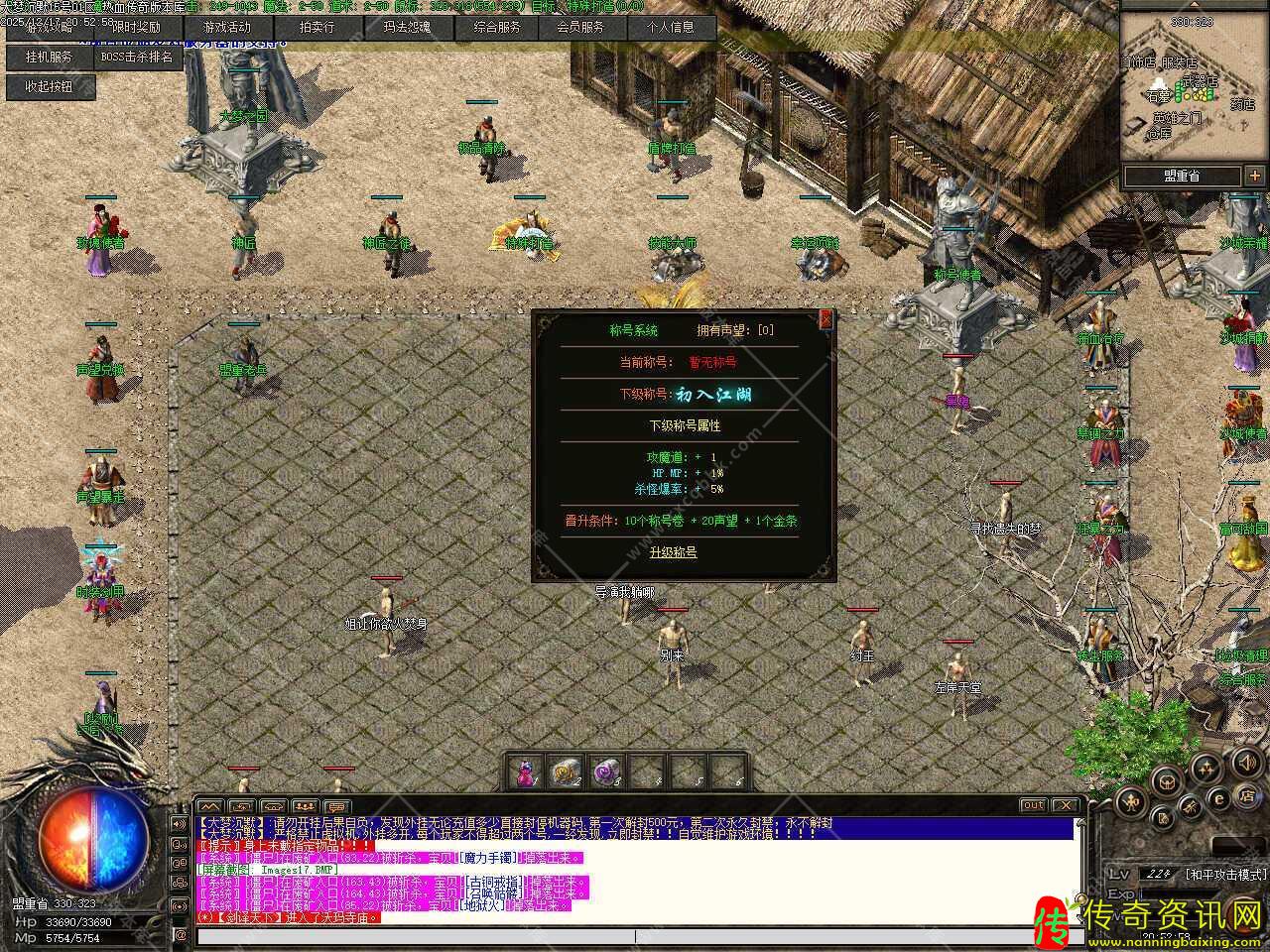Click the chat text input field

click(415, 935)
